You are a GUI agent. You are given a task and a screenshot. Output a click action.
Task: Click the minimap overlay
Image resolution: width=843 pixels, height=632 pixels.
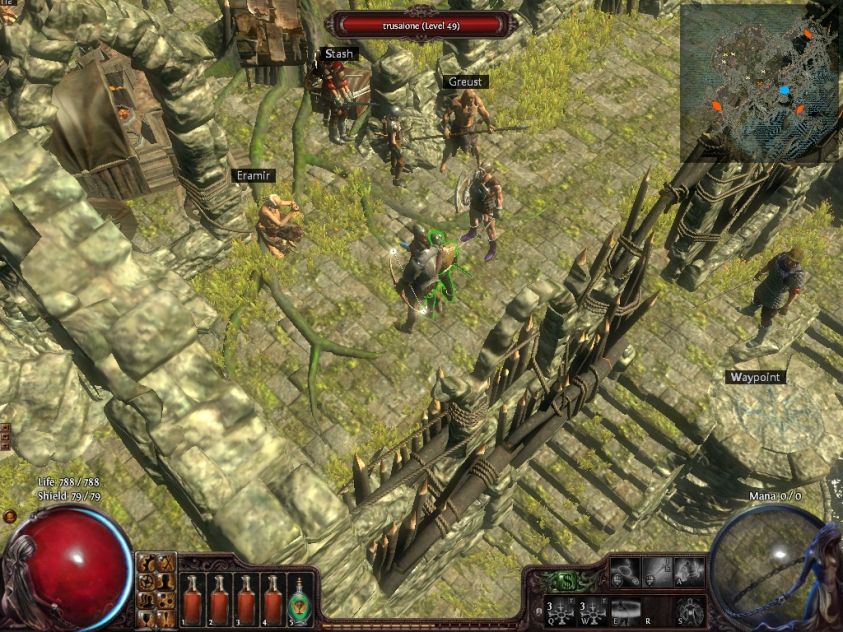coord(761,83)
